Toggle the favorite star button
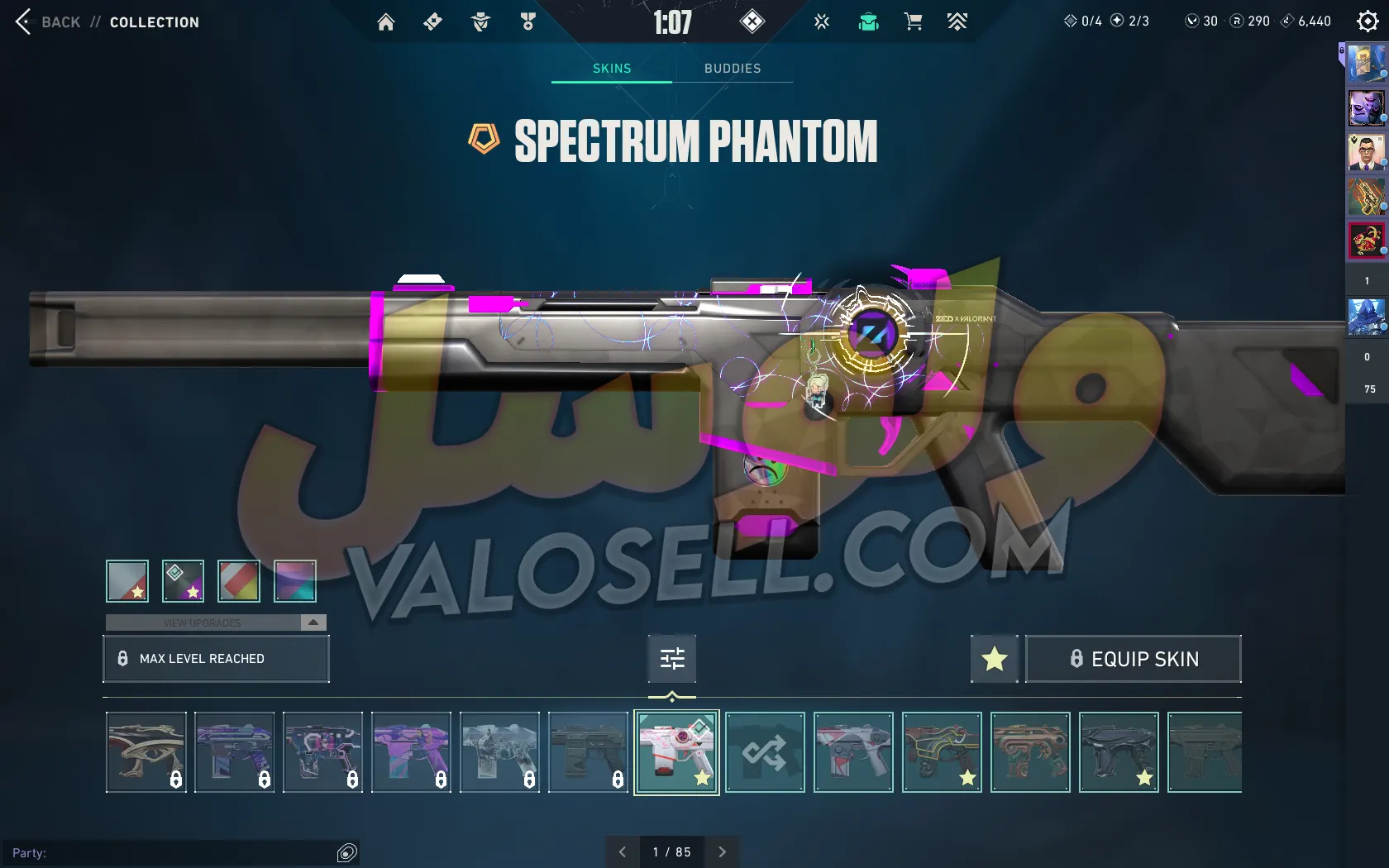Screen dimensions: 1389x868 [x=994, y=659]
